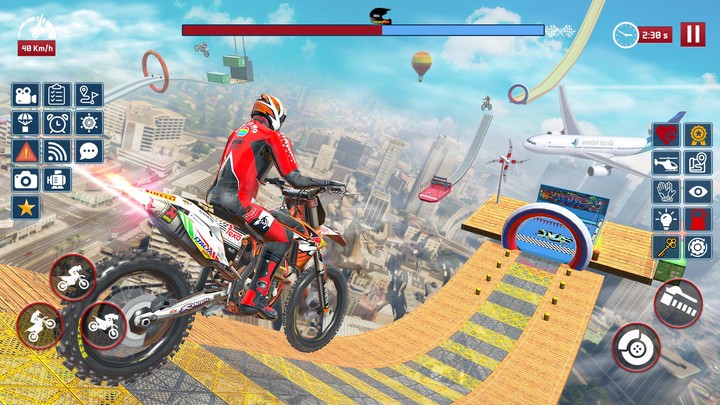The image size is (720, 405).
Task: Pause the game with the red button
Action: (692, 34)
